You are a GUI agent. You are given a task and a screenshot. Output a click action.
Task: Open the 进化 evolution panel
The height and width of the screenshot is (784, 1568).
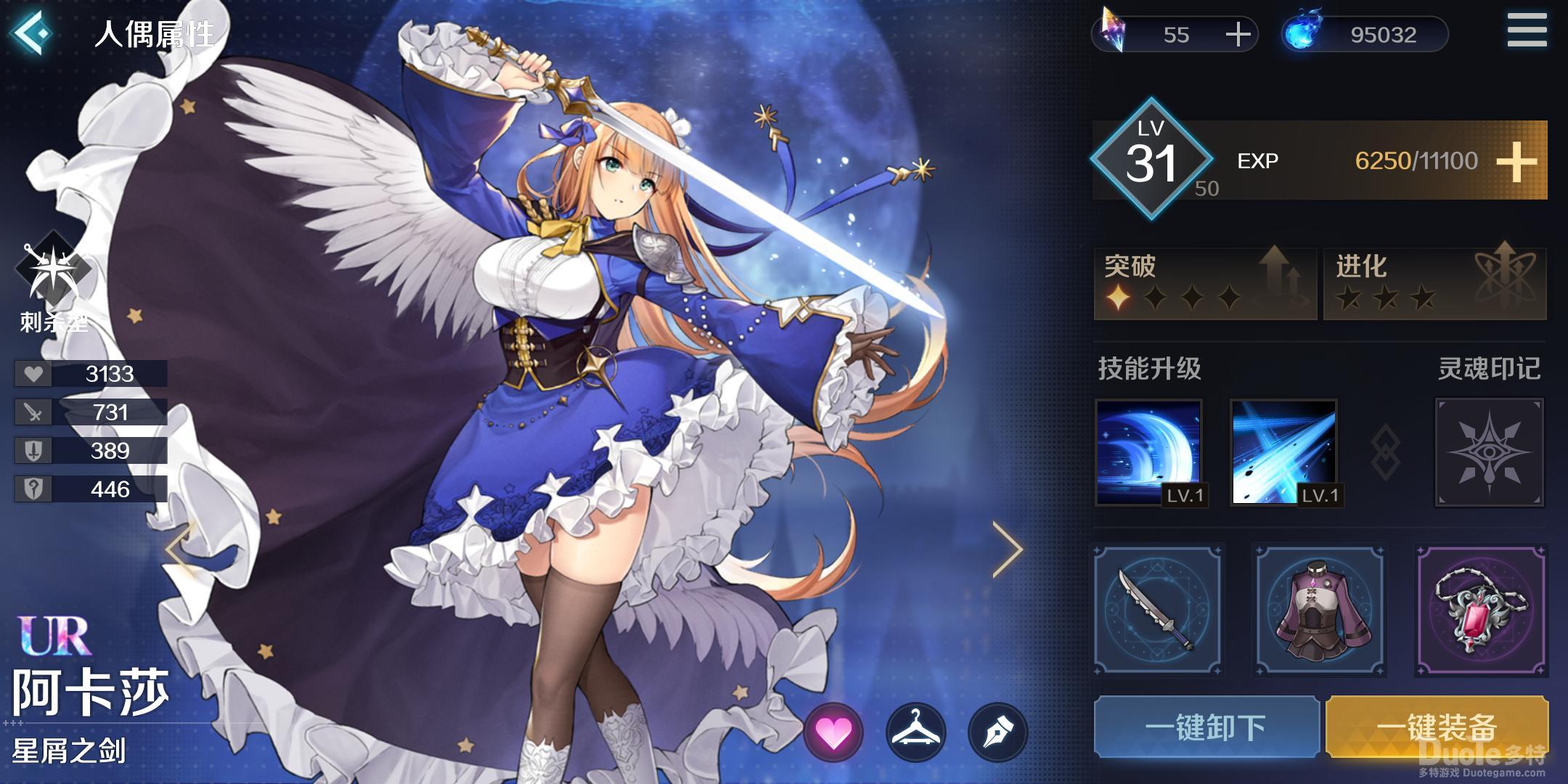[x=1434, y=283]
